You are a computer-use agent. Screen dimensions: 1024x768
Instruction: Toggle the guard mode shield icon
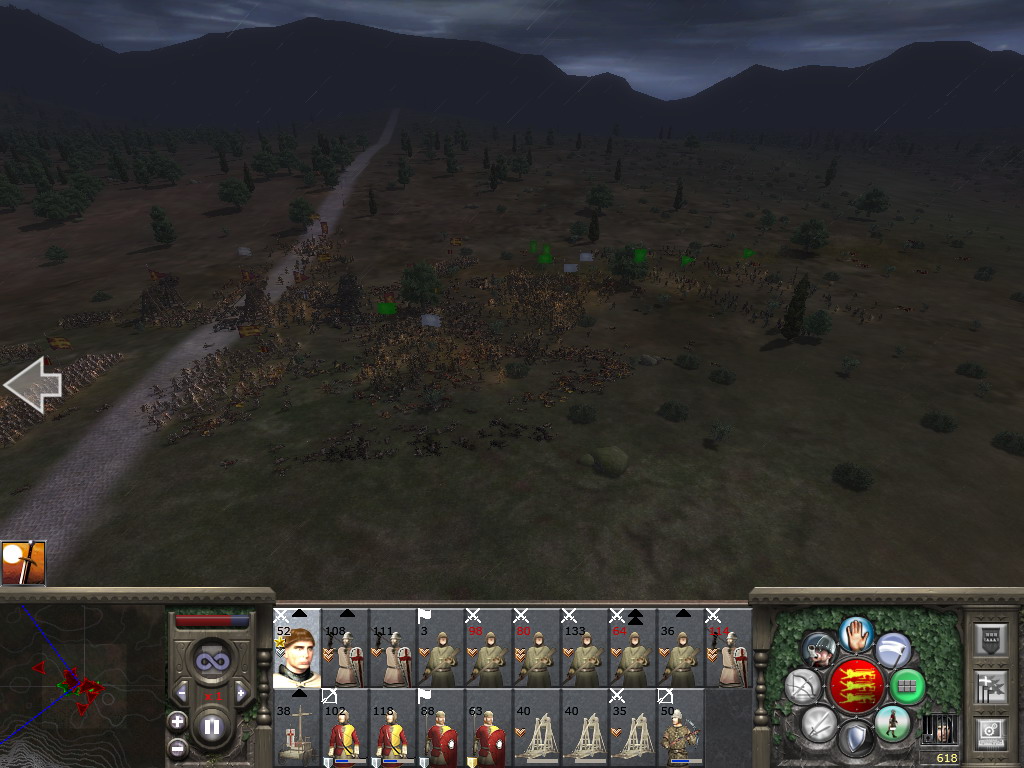[856, 738]
